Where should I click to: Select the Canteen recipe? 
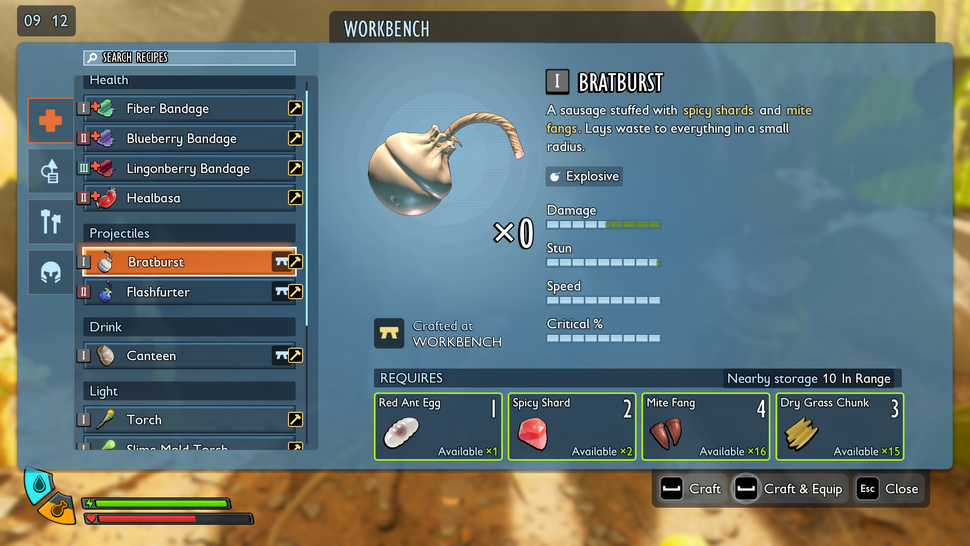tap(180, 356)
